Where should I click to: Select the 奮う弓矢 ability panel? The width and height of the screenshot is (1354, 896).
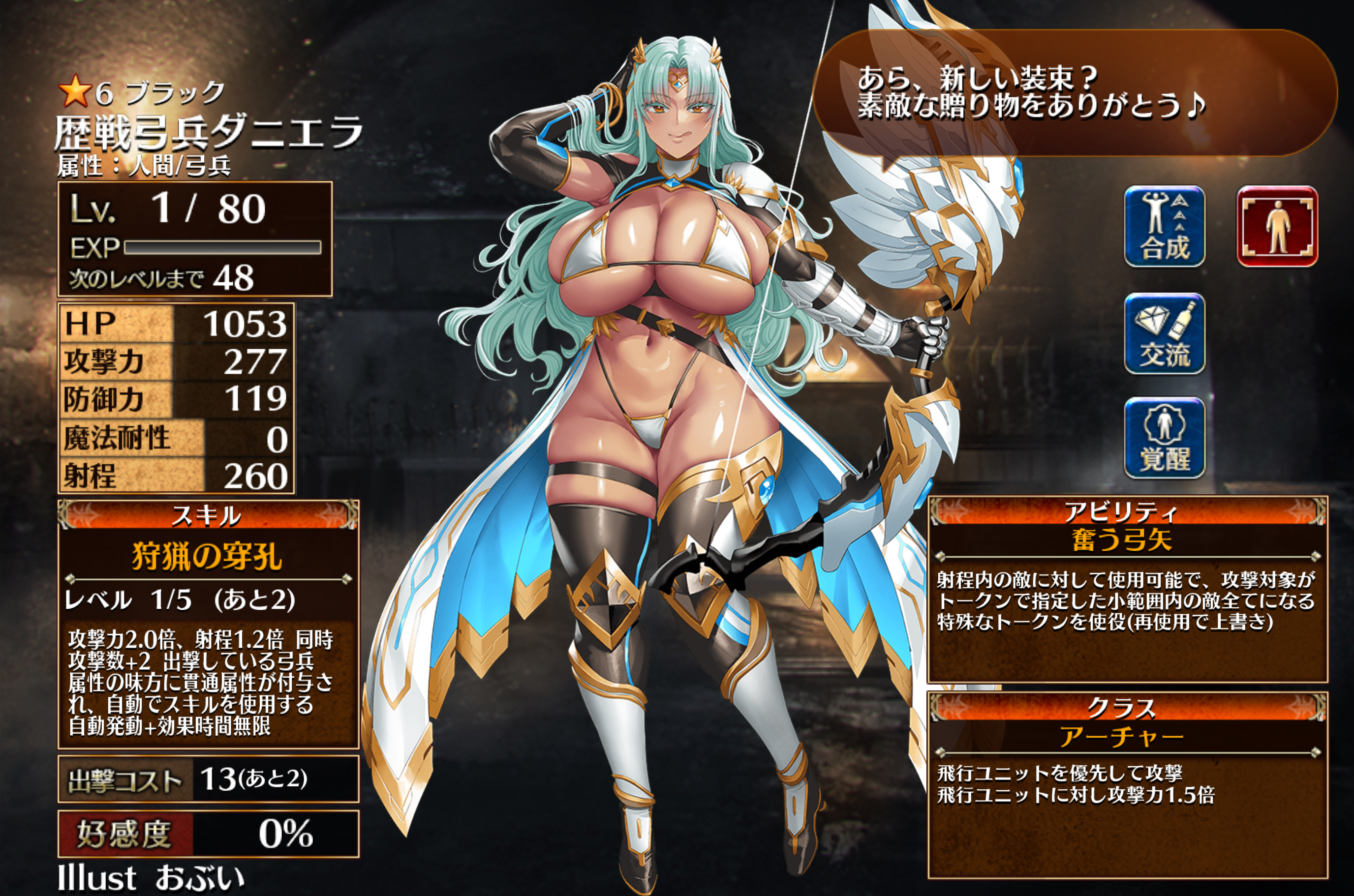coord(1127,590)
